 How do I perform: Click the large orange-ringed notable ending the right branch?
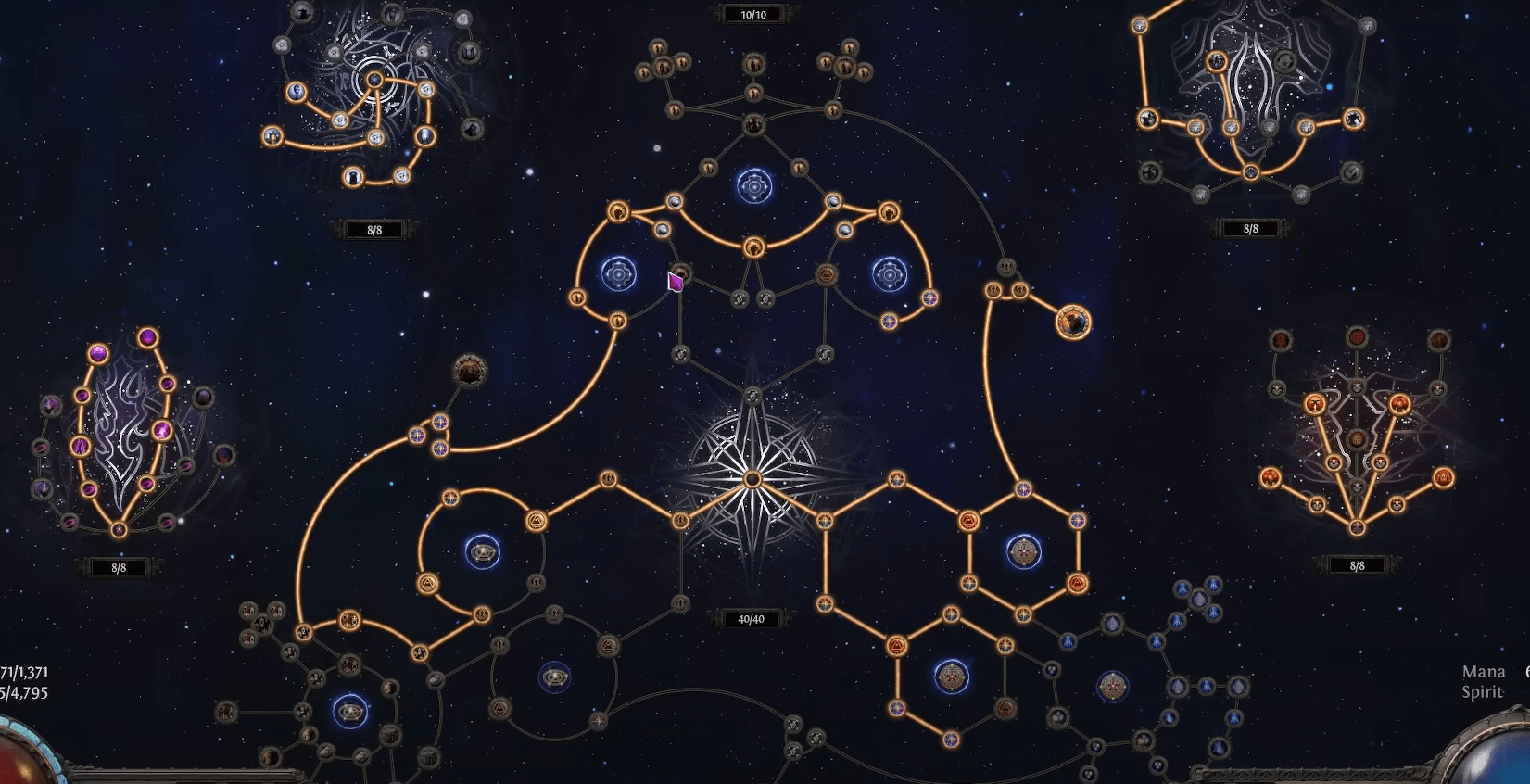click(1073, 322)
